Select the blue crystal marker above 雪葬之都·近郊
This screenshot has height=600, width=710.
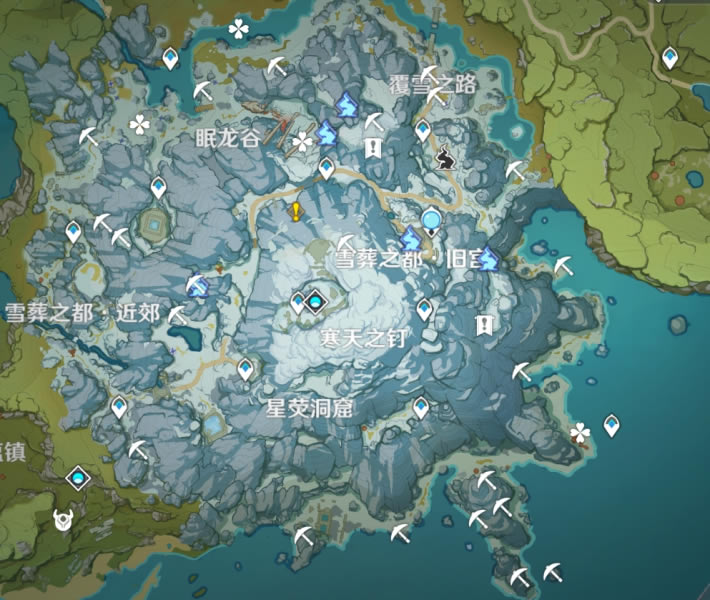(x=198, y=287)
